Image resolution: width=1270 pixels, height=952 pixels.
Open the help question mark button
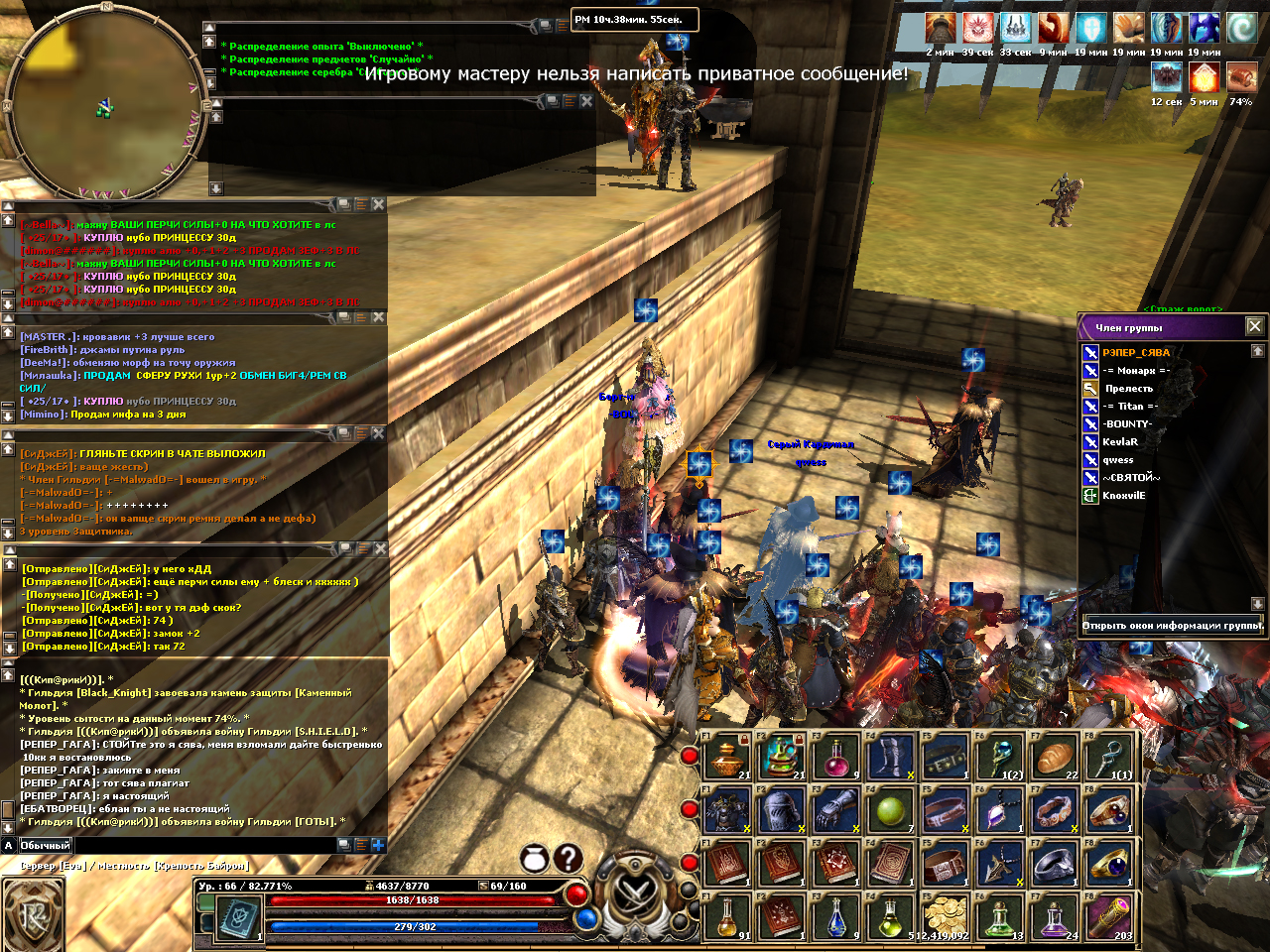pos(568,859)
